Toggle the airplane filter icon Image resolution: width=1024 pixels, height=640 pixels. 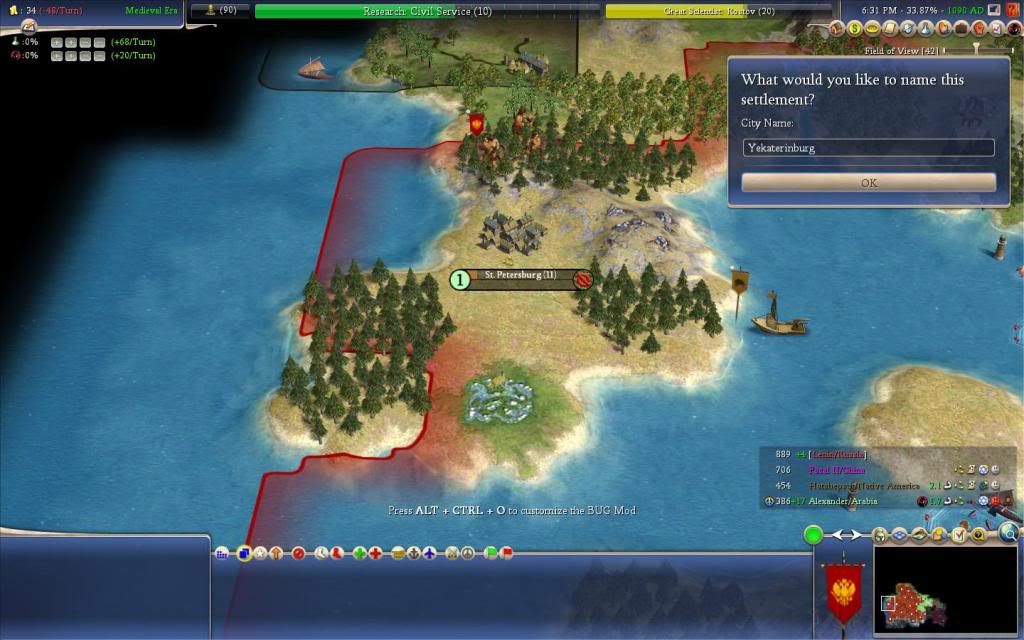430,553
